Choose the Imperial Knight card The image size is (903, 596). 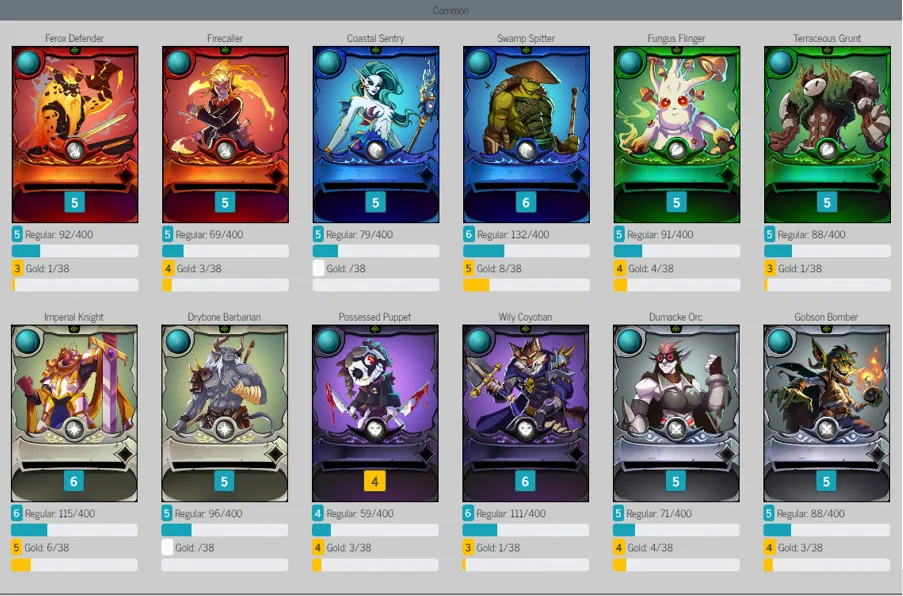[75, 412]
